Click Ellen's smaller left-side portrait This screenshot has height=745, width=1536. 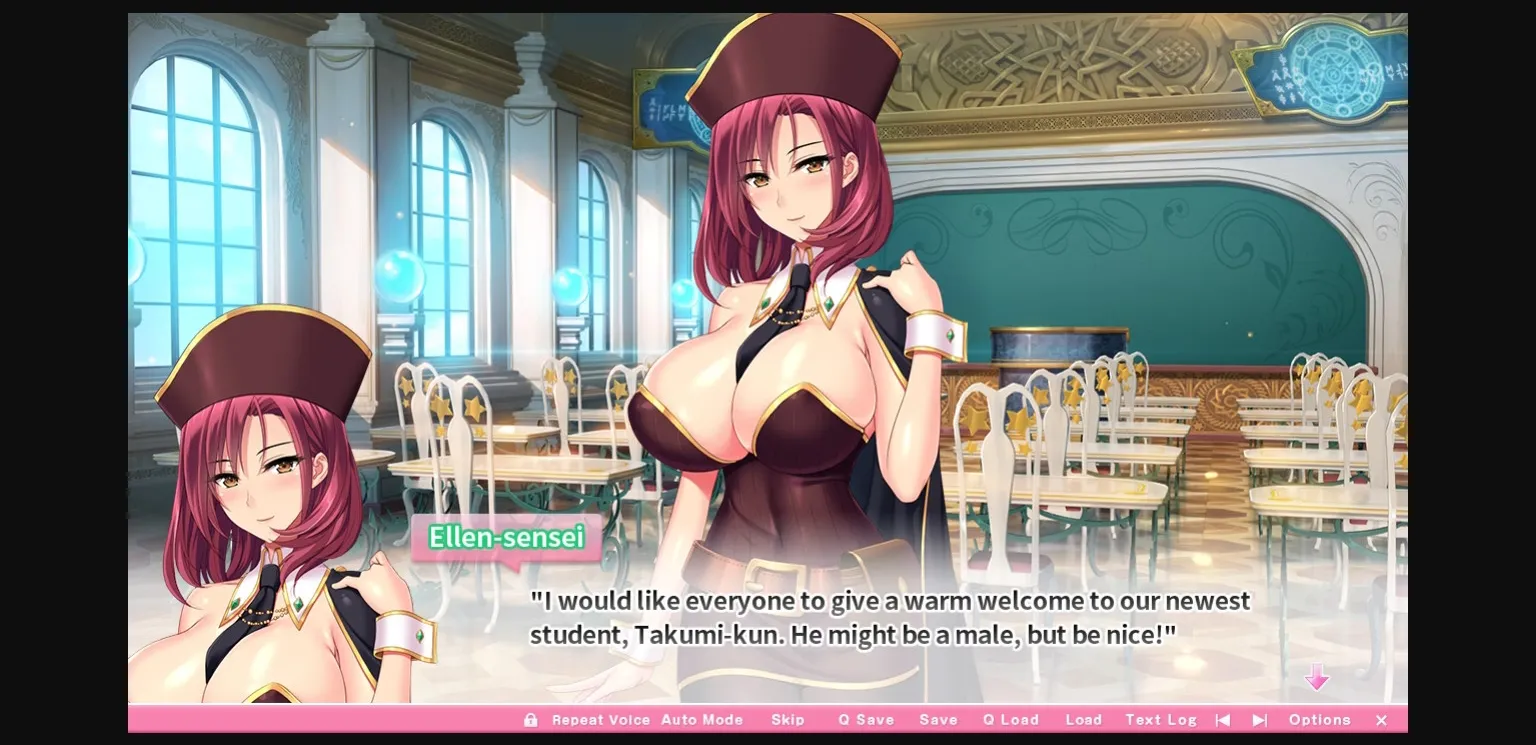260,500
